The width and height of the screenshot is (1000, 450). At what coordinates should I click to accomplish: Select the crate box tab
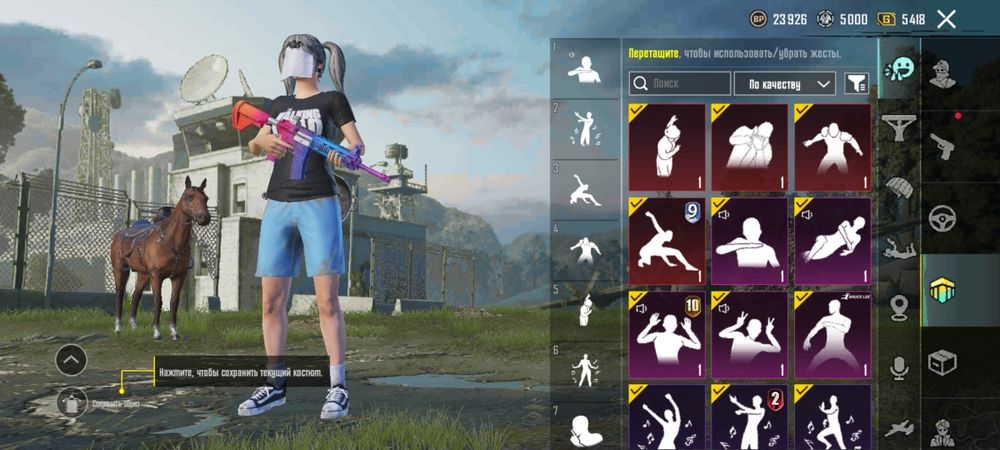942,361
